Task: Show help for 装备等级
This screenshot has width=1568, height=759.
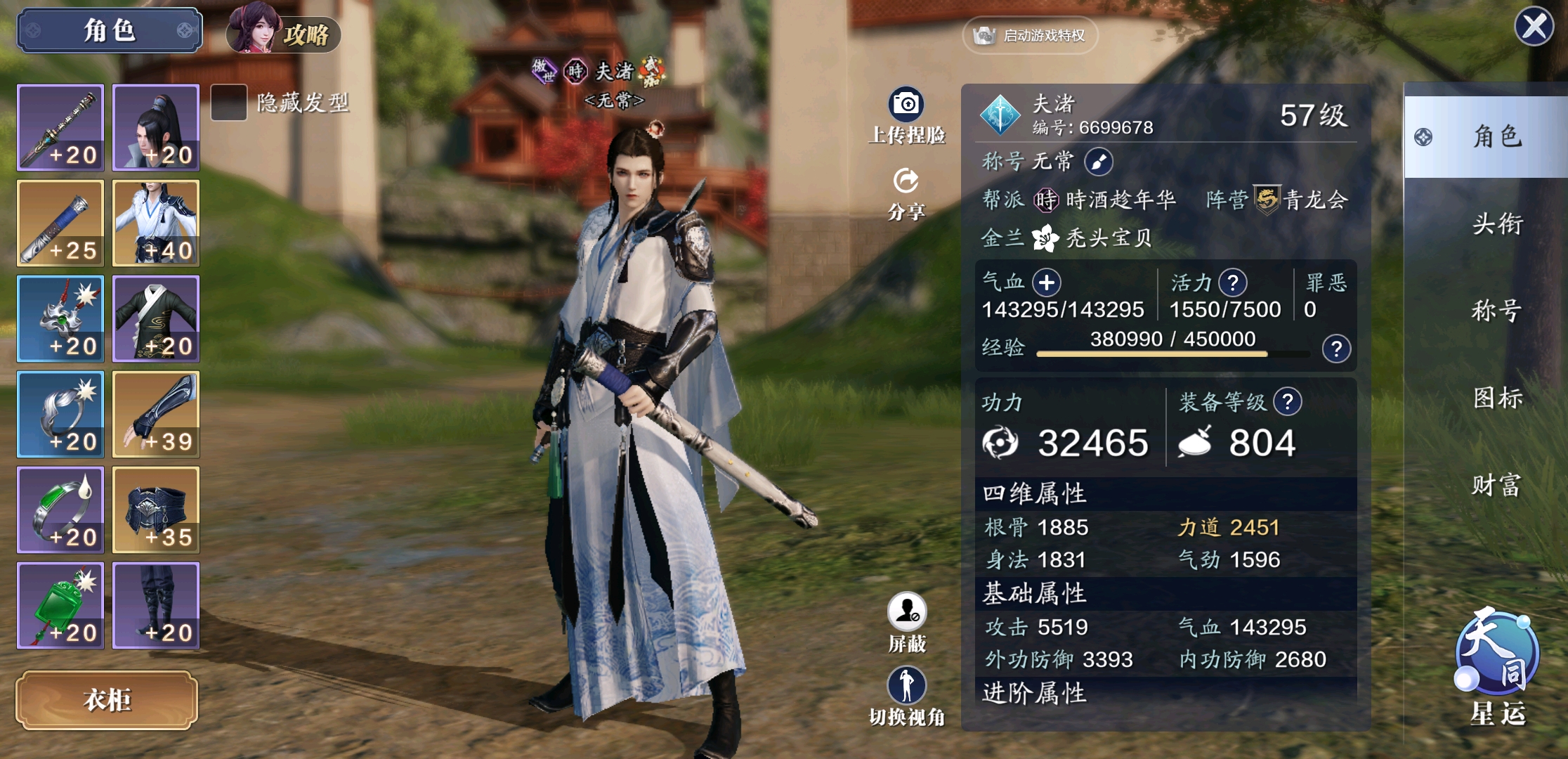Action: [x=1288, y=402]
